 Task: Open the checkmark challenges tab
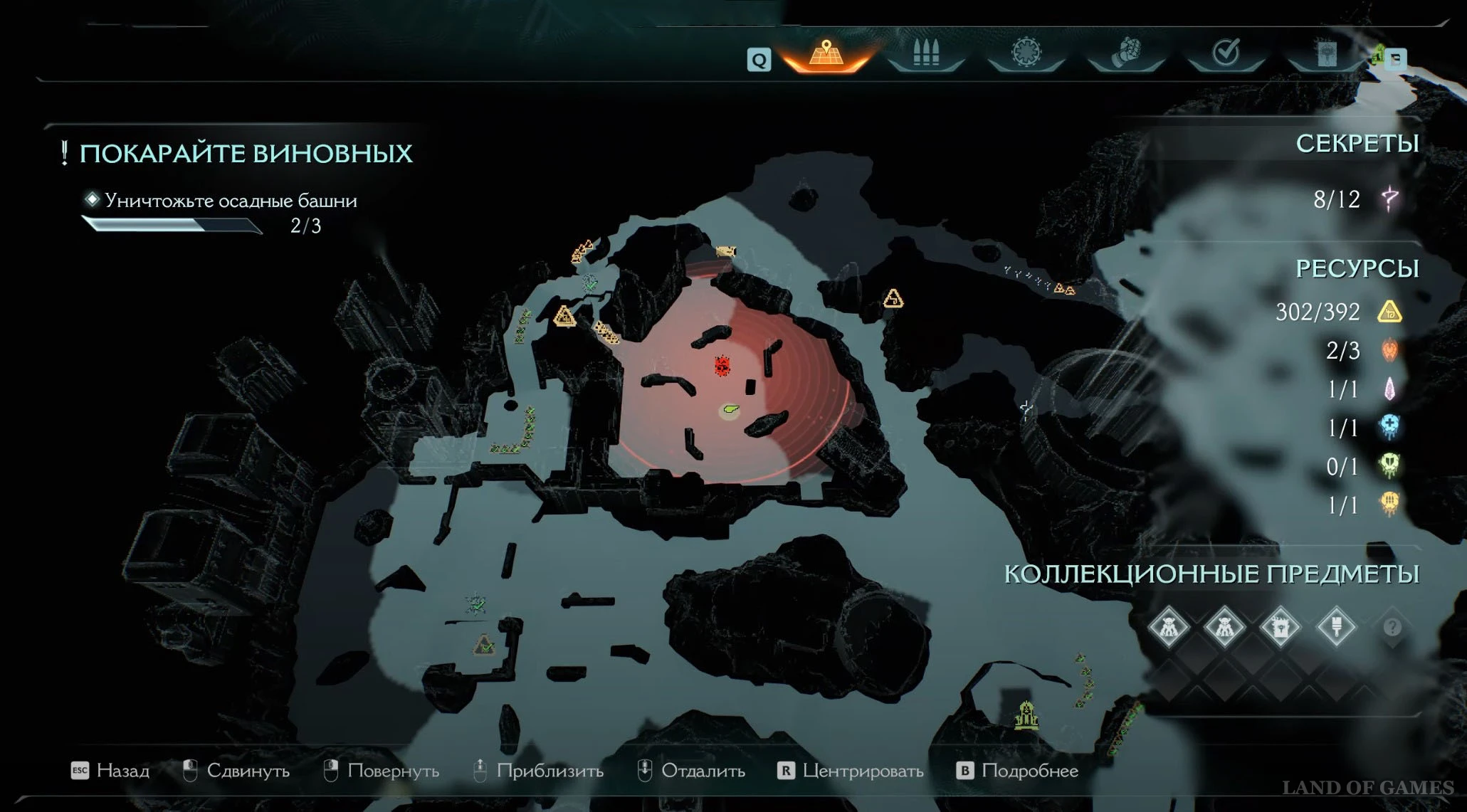coord(1226,53)
